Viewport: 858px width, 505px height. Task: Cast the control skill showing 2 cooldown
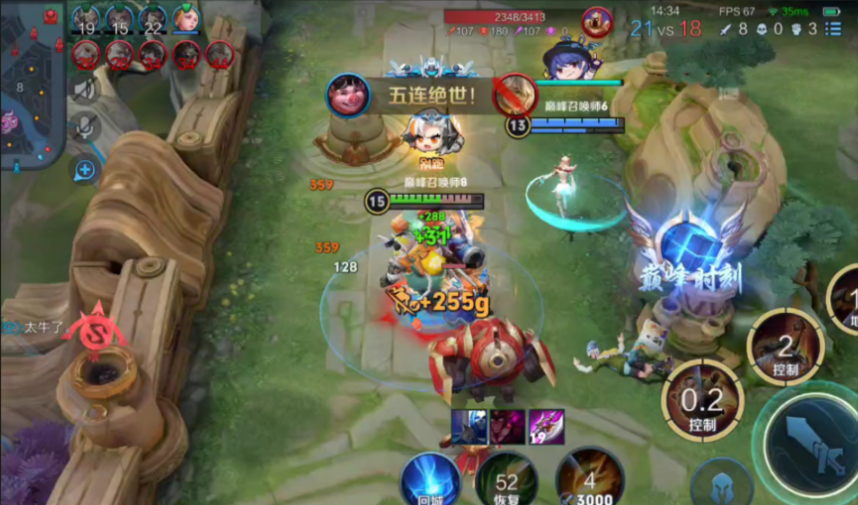[786, 347]
